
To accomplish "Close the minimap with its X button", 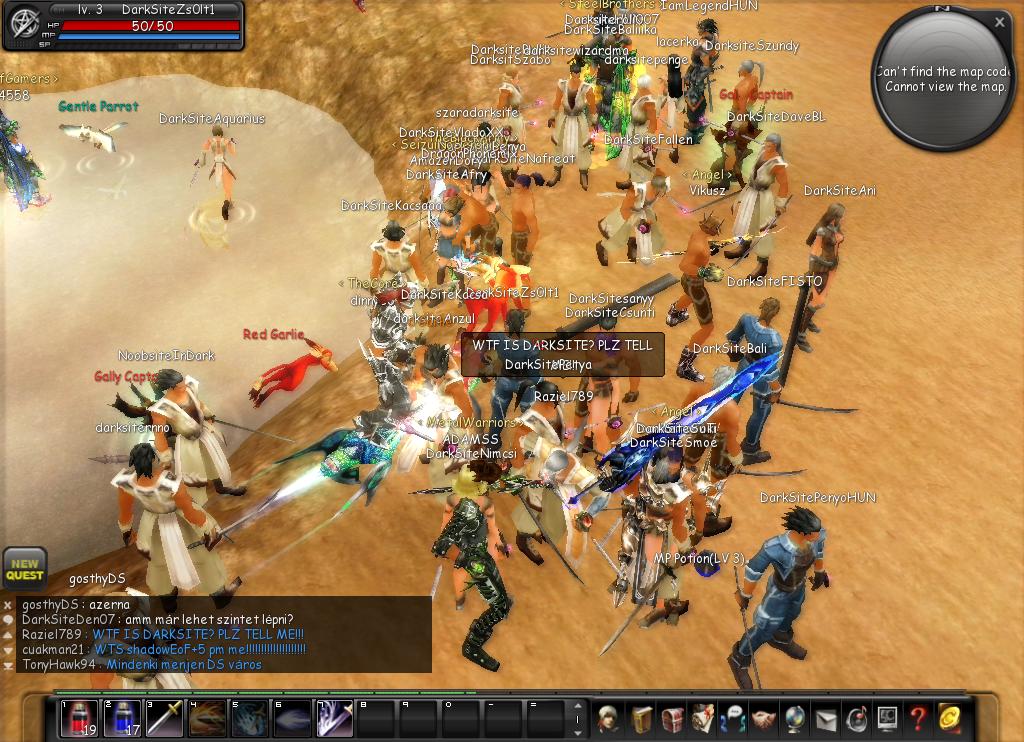I will pyautogui.click(x=1000, y=21).
